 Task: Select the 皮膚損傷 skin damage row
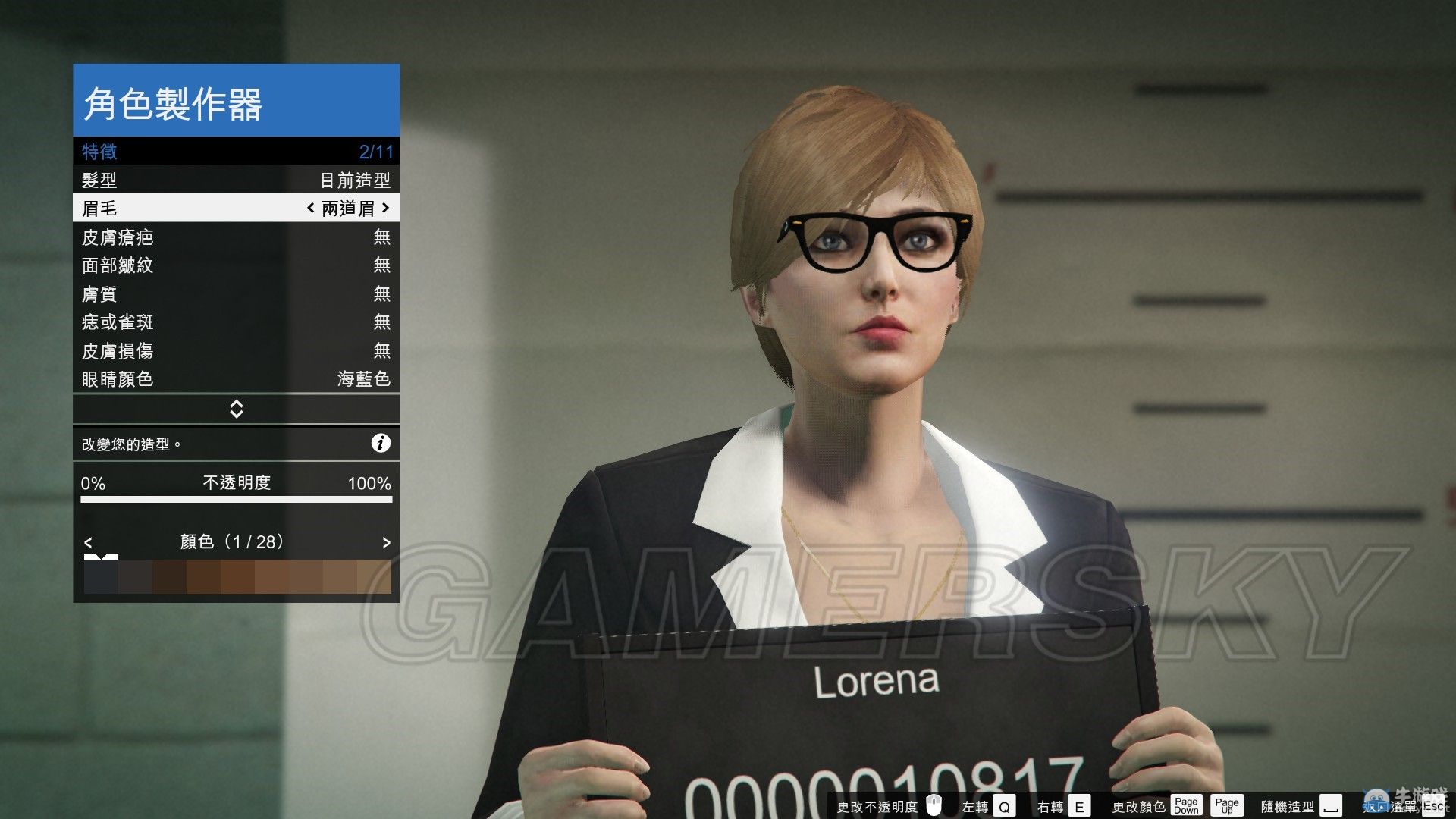[236, 351]
